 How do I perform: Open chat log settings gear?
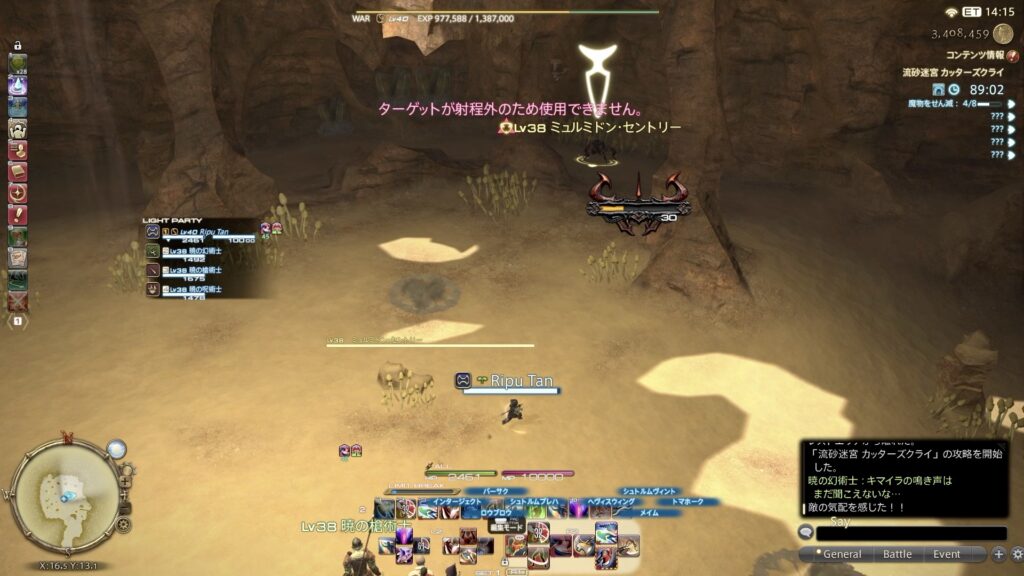pyautogui.click(x=1016, y=554)
